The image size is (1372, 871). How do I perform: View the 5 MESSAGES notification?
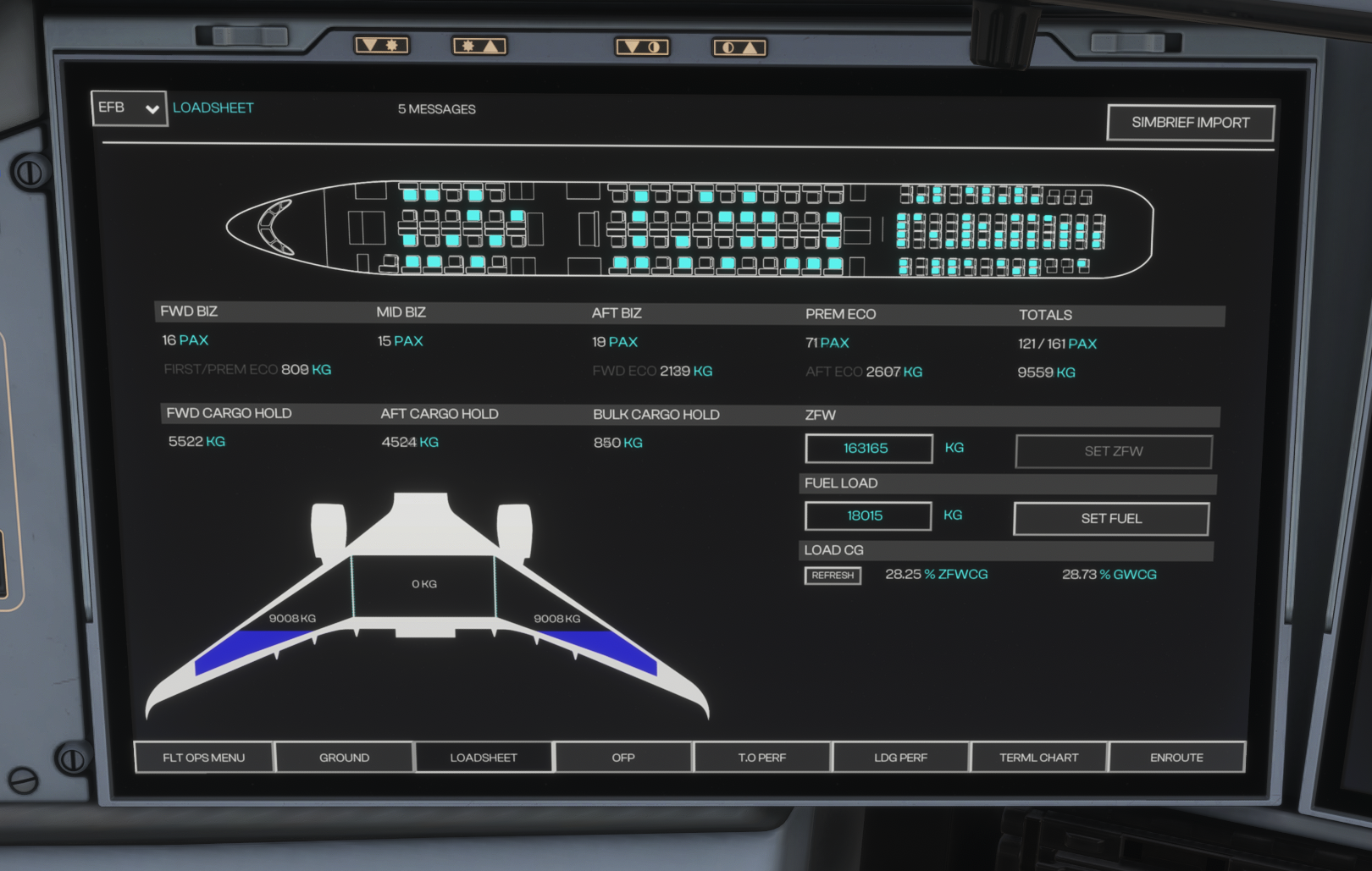tap(437, 109)
